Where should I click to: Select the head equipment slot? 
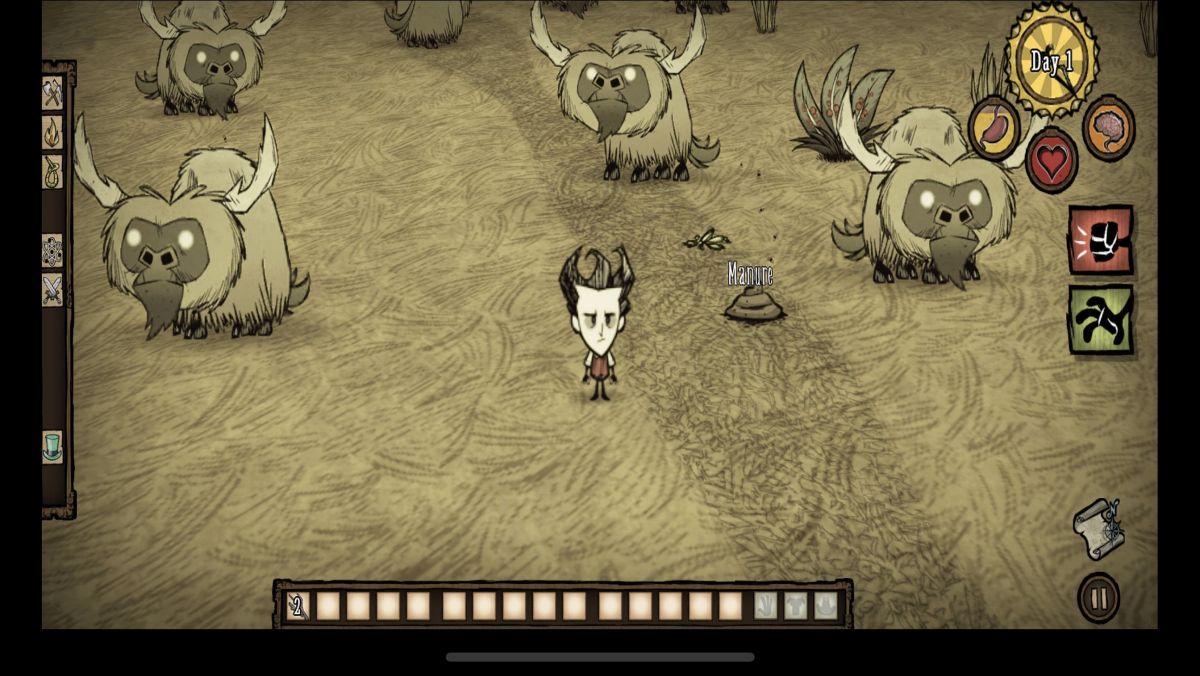825,605
